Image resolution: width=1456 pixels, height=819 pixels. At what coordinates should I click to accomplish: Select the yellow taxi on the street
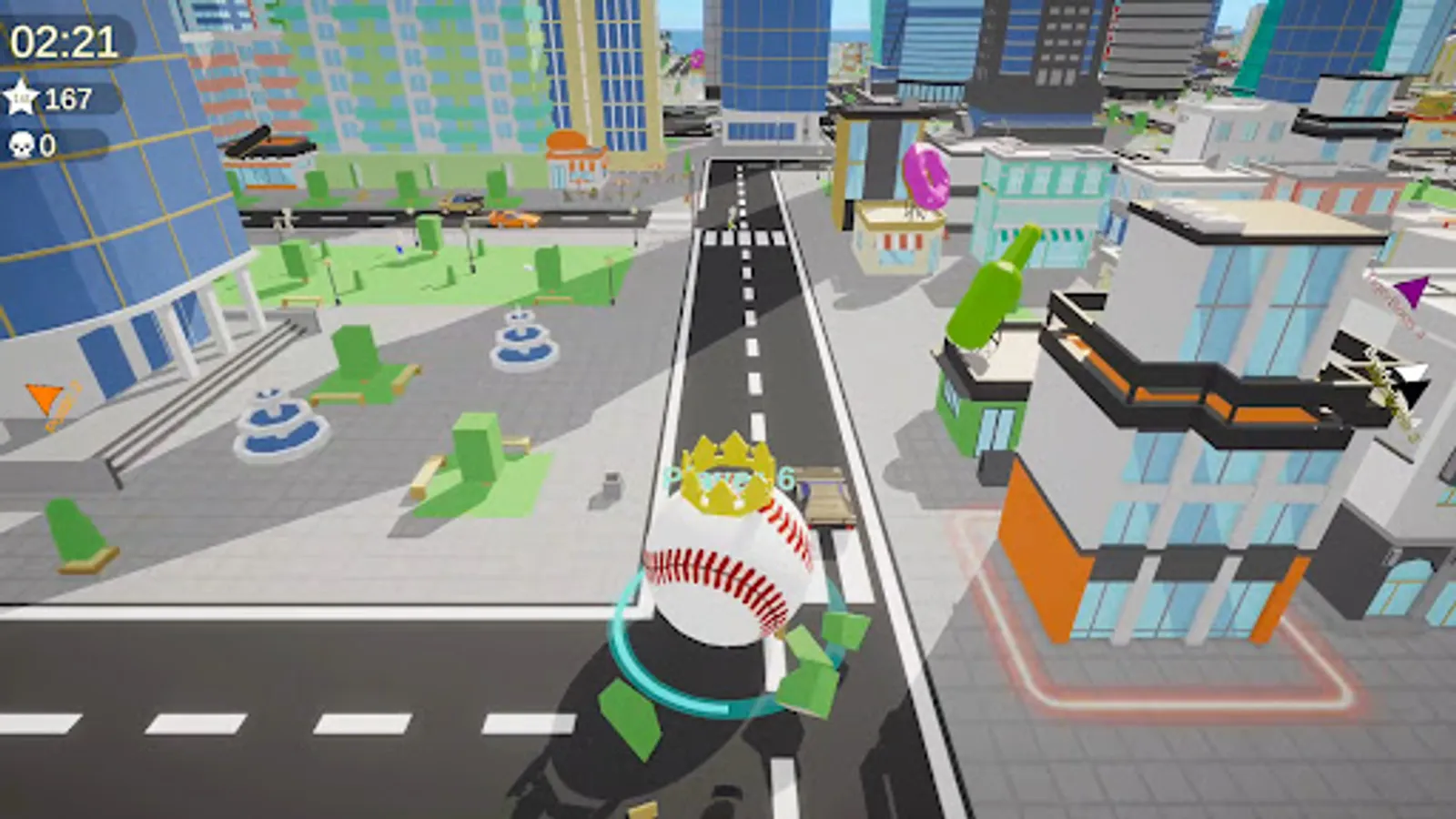pyautogui.click(x=460, y=202)
